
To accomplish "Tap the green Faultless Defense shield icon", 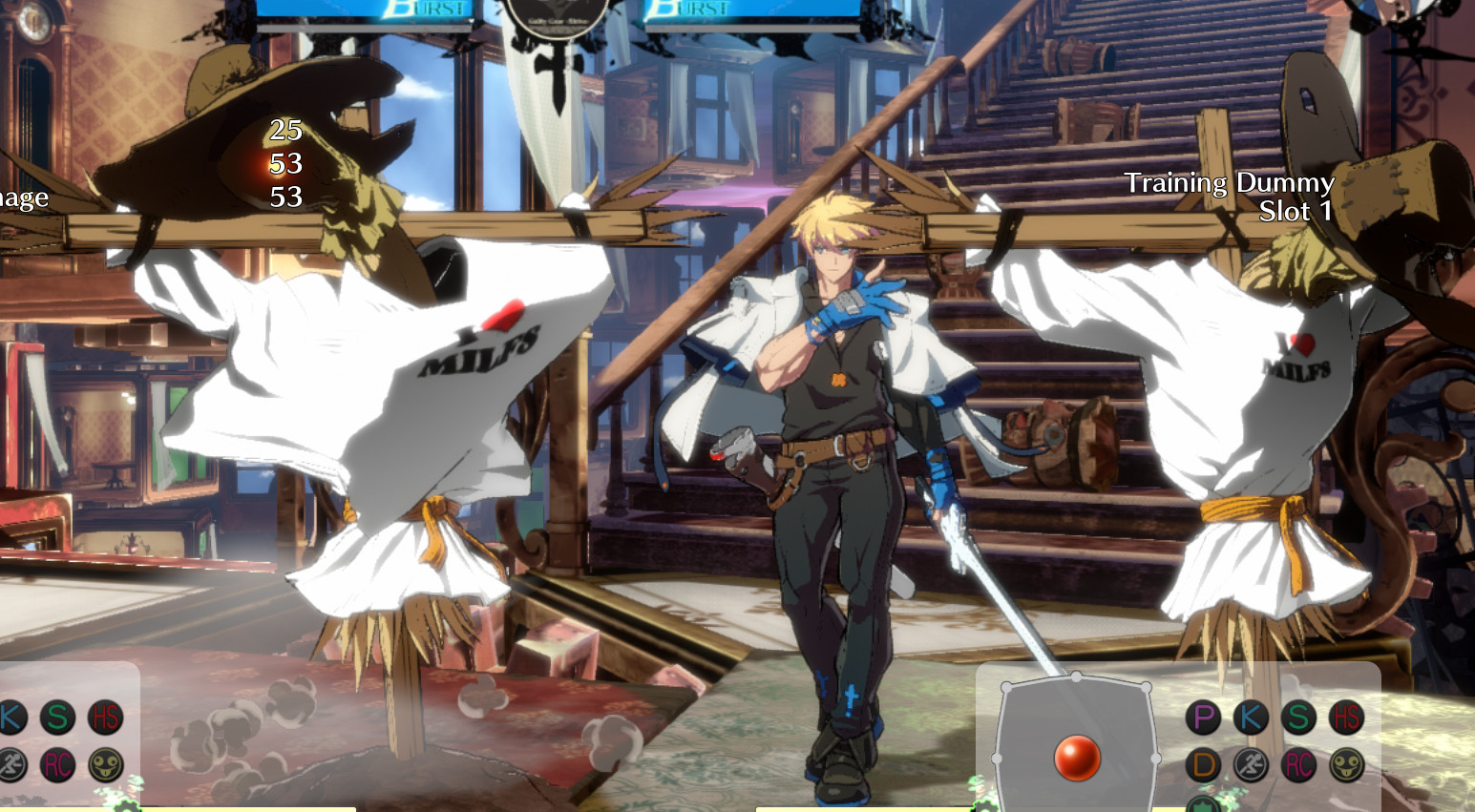I will [1201, 806].
